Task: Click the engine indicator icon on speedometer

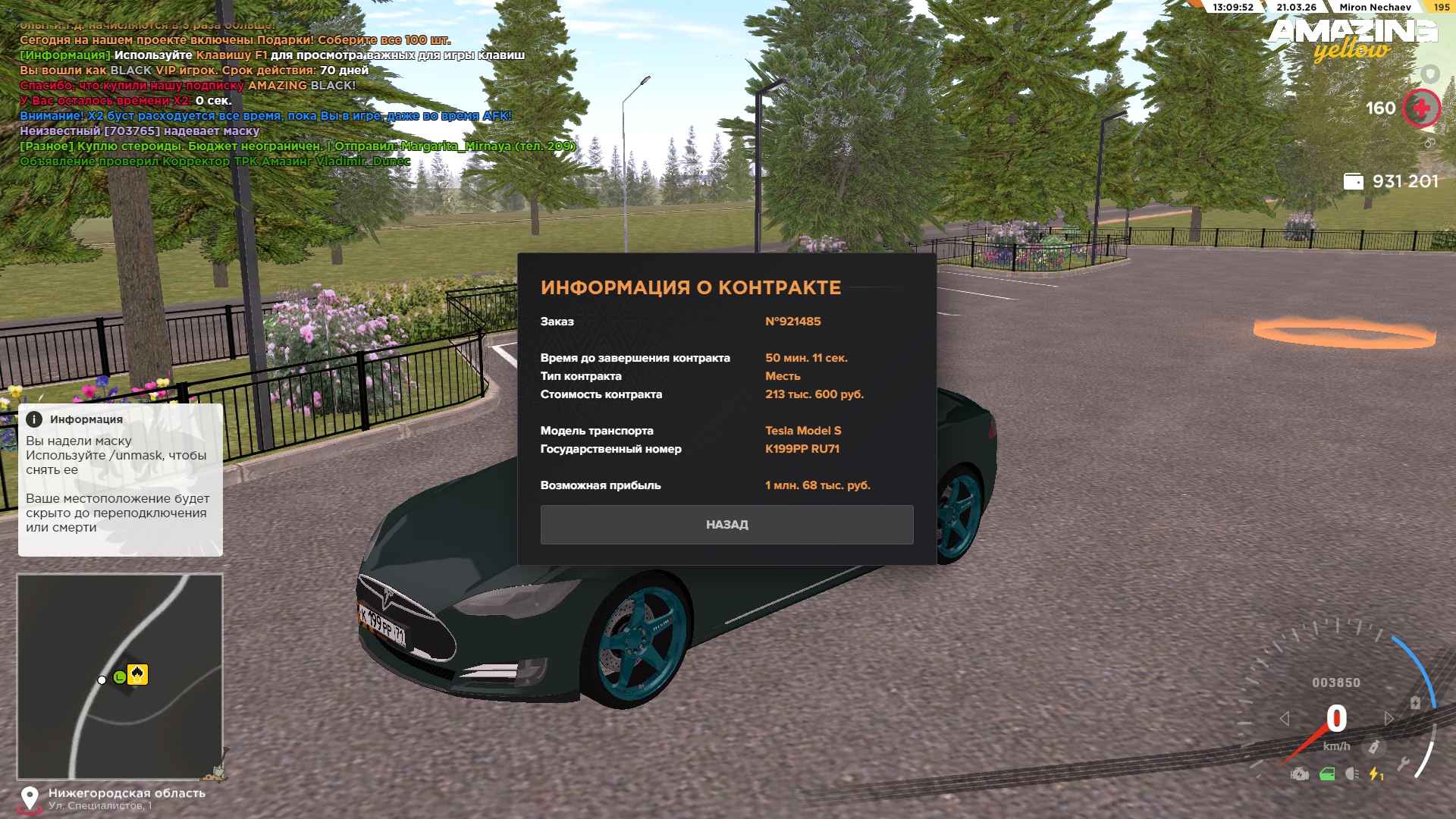Action: pos(1300,774)
